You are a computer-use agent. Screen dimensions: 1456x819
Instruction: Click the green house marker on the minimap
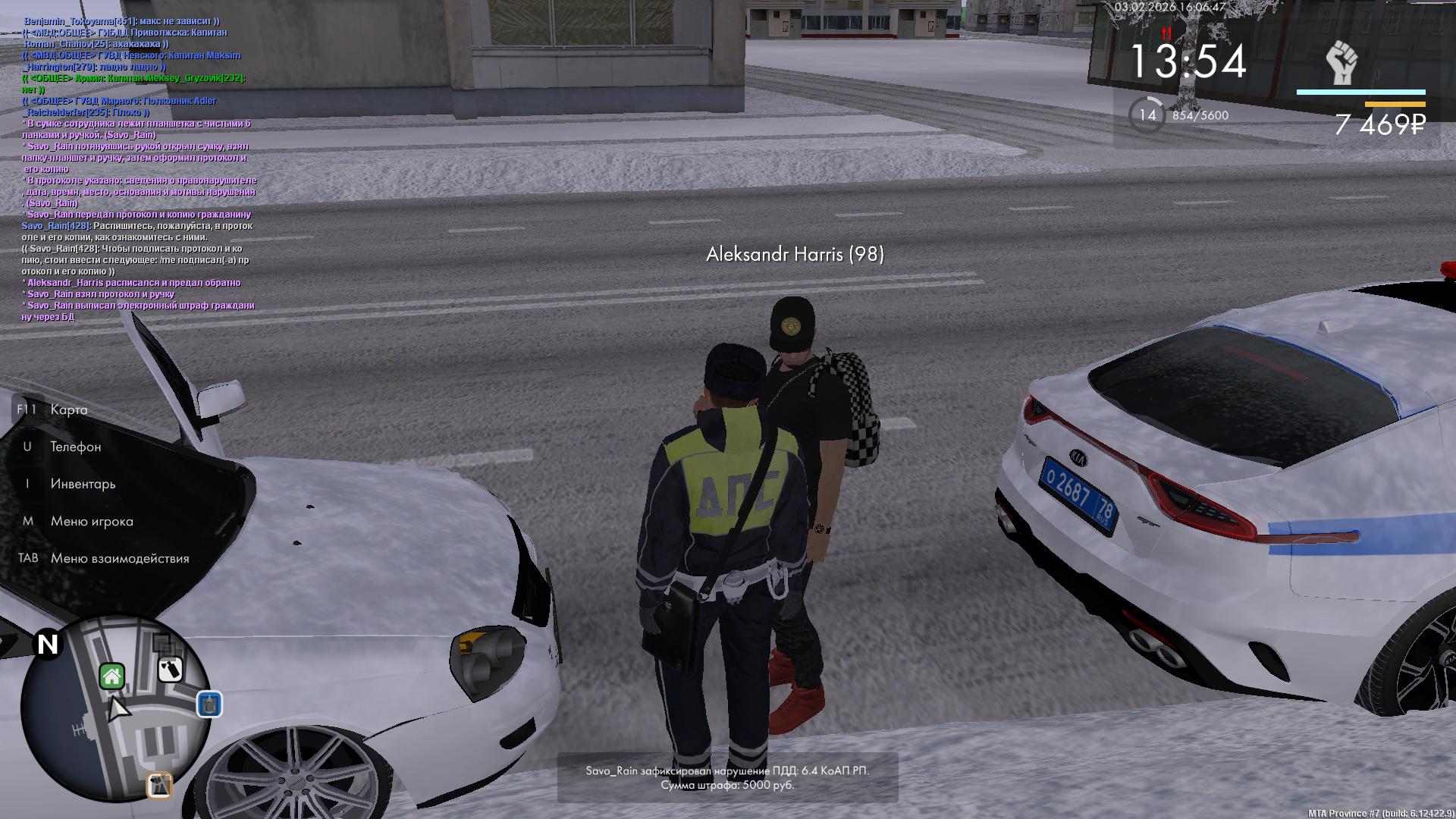pyautogui.click(x=112, y=676)
